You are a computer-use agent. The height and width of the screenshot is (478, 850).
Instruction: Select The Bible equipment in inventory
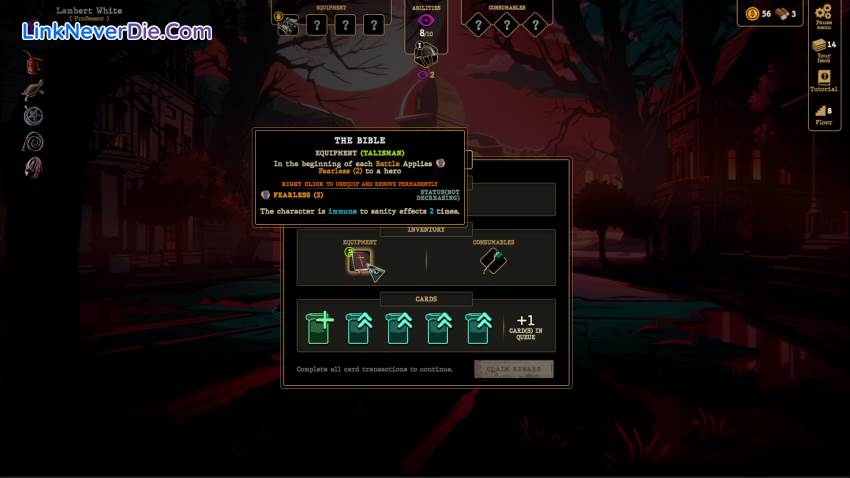[x=359, y=262]
